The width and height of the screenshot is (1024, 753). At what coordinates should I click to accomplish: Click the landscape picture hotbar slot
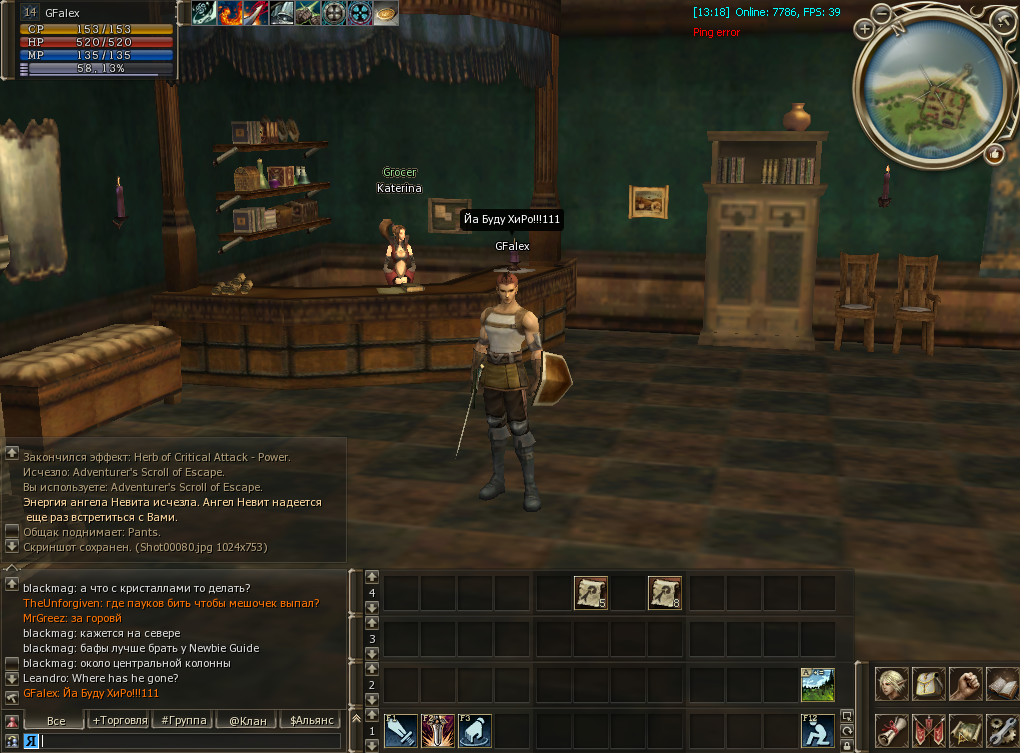click(x=817, y=685)
